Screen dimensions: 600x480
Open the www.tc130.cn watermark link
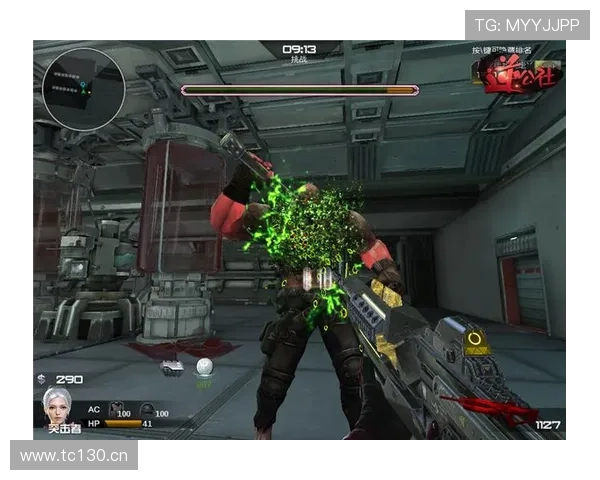(75, 456)
